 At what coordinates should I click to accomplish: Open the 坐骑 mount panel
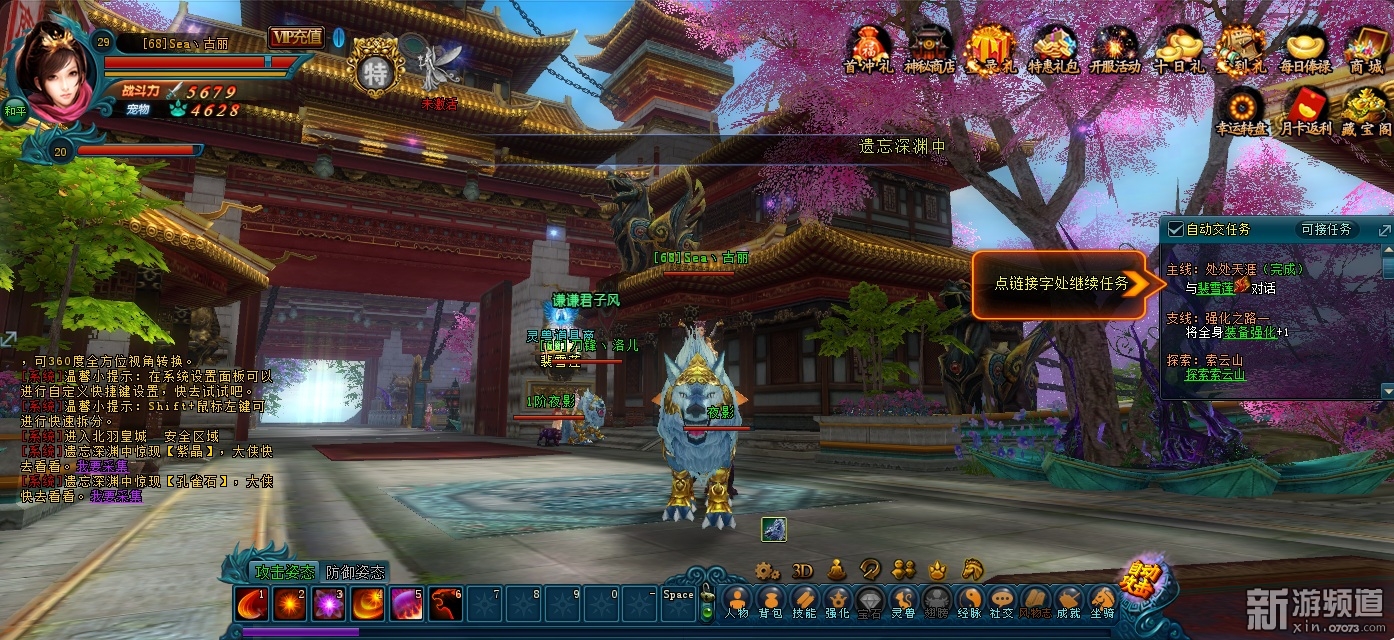click(x=1103, y=601)
